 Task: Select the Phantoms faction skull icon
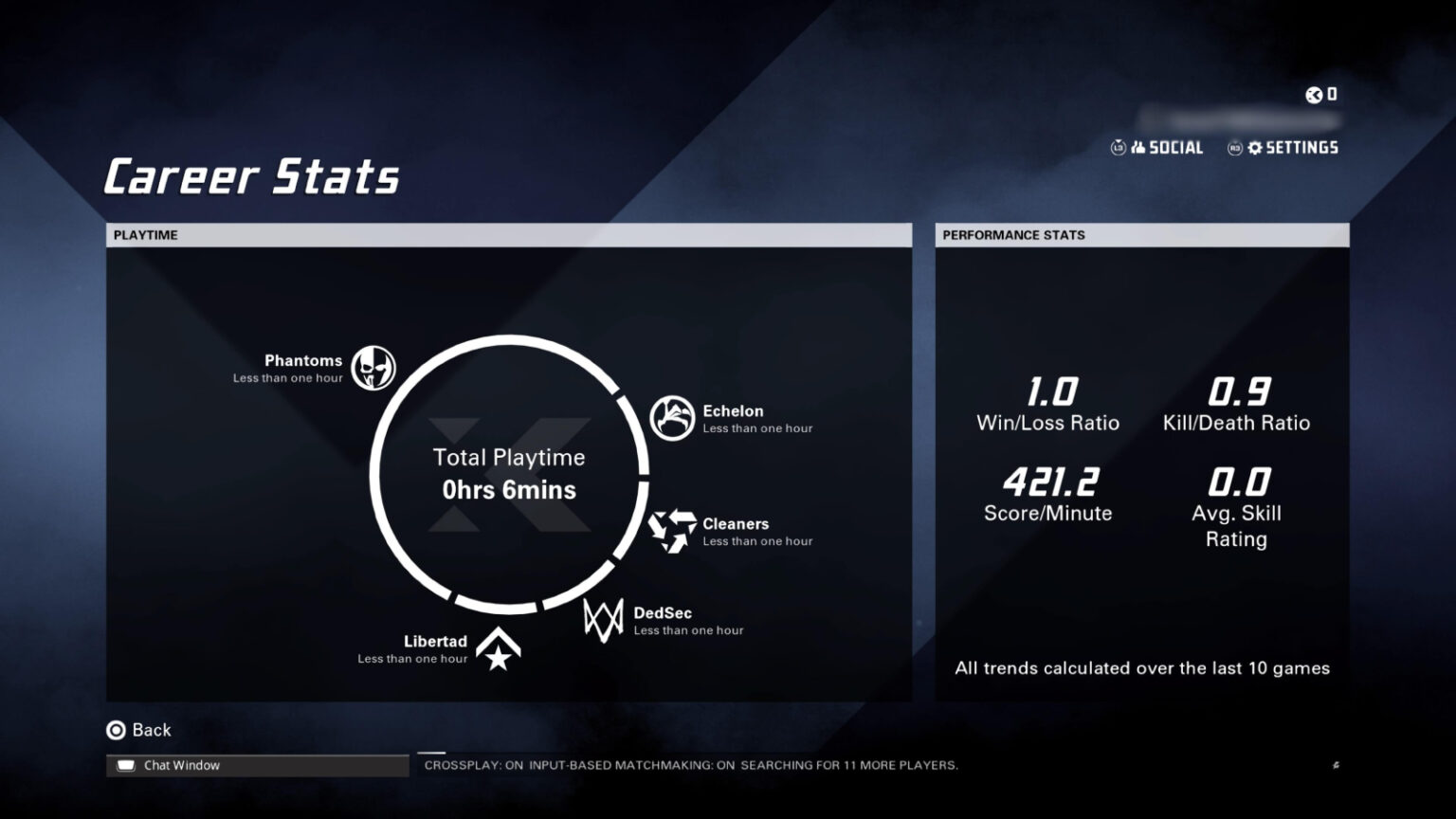click(x=373, y=368)
